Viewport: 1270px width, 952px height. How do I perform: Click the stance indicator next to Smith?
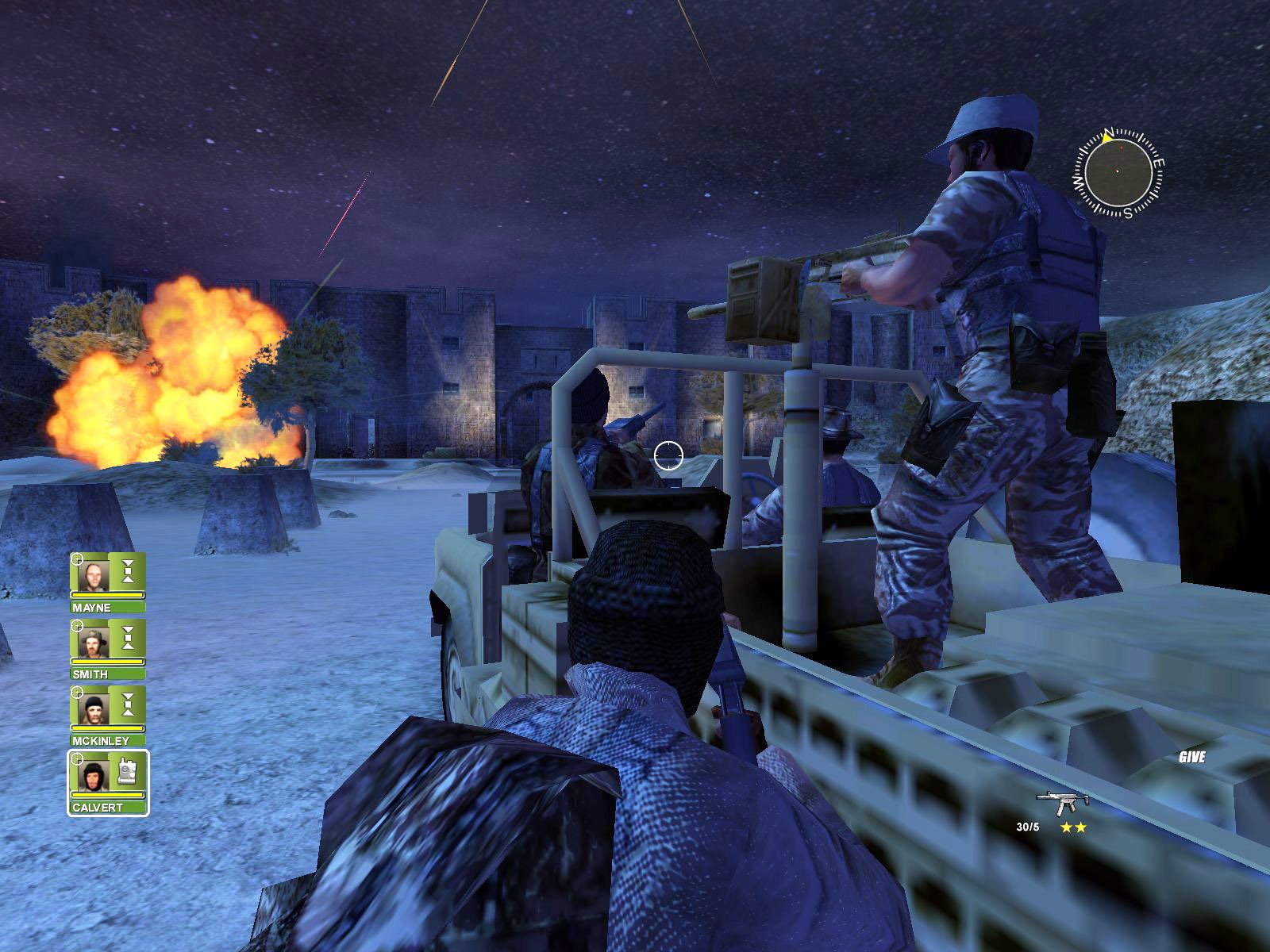(x=129, y=636)
